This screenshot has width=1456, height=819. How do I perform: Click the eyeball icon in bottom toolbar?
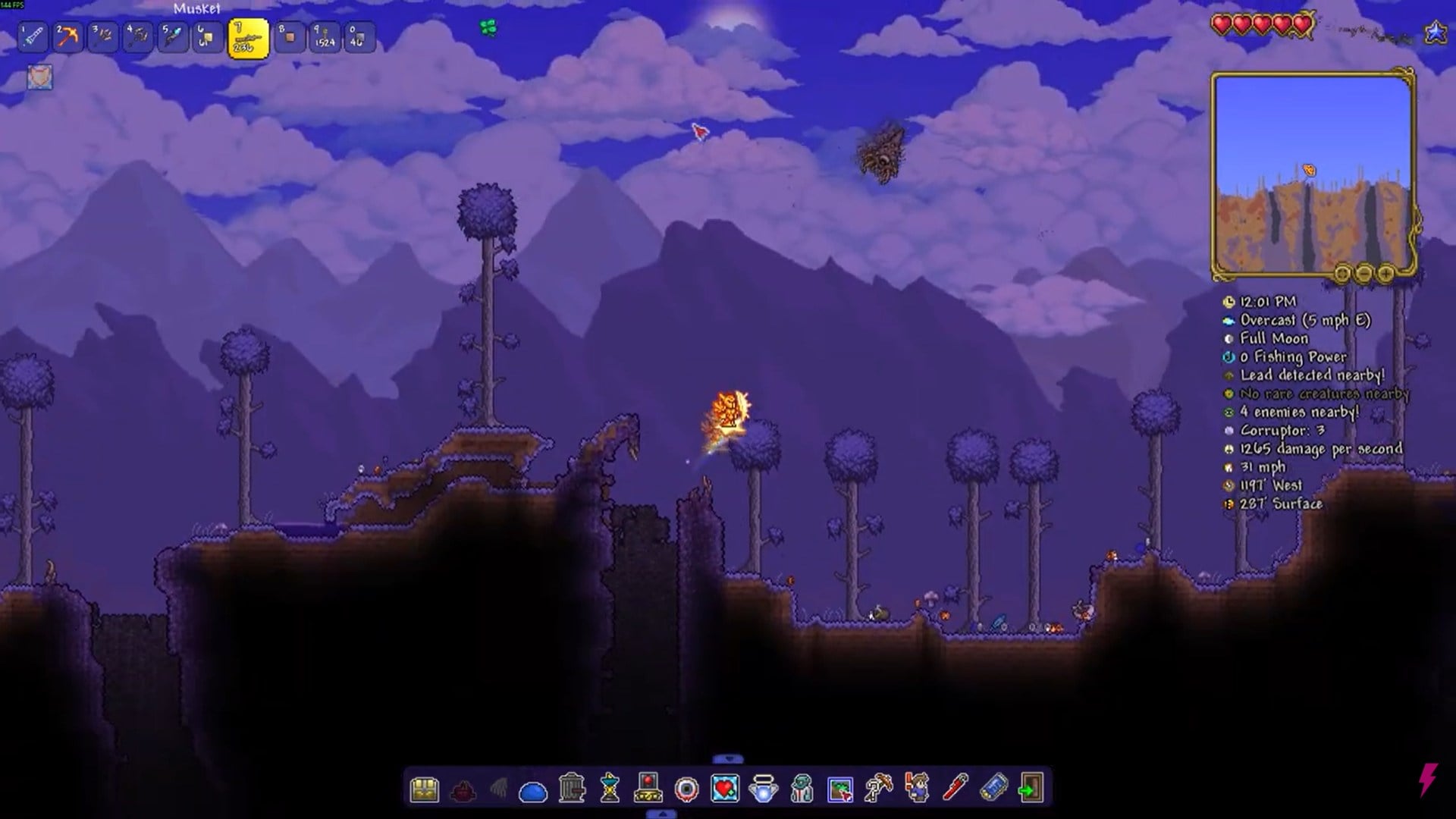pyautogui.click(x=686, y=789)
